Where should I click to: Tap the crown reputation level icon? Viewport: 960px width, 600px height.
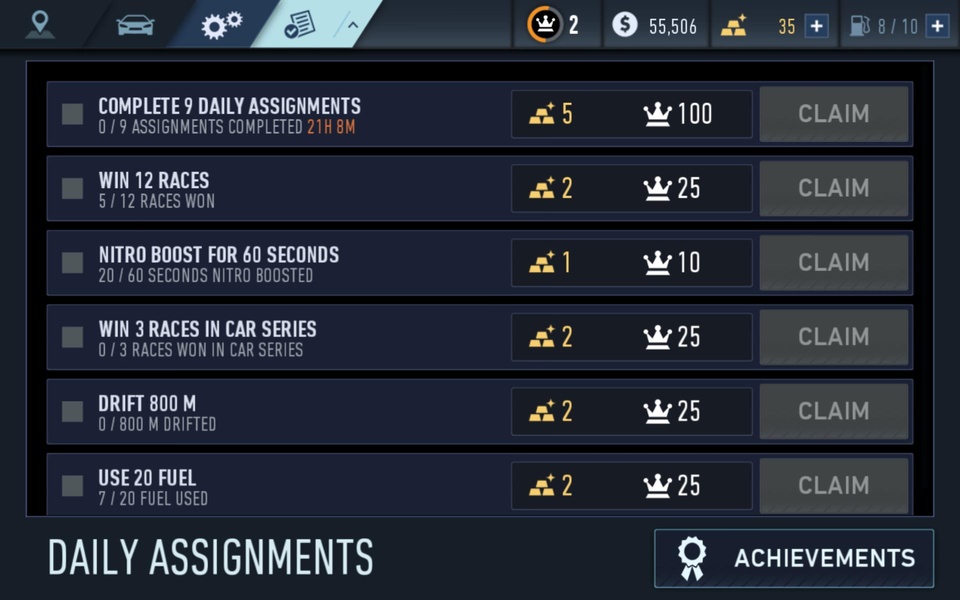click(545, 25)
